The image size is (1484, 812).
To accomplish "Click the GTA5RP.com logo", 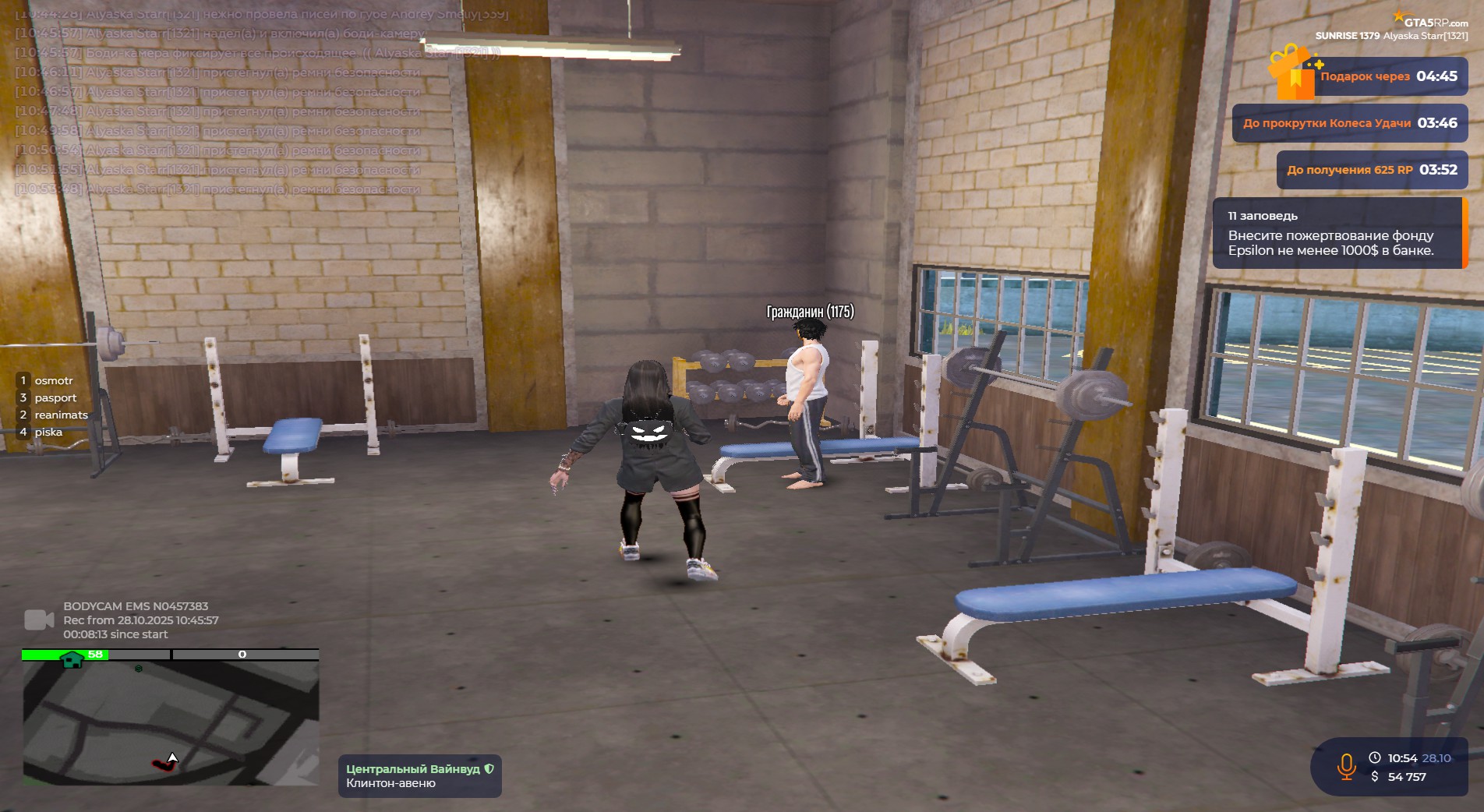I will (x=1431, y=21).
